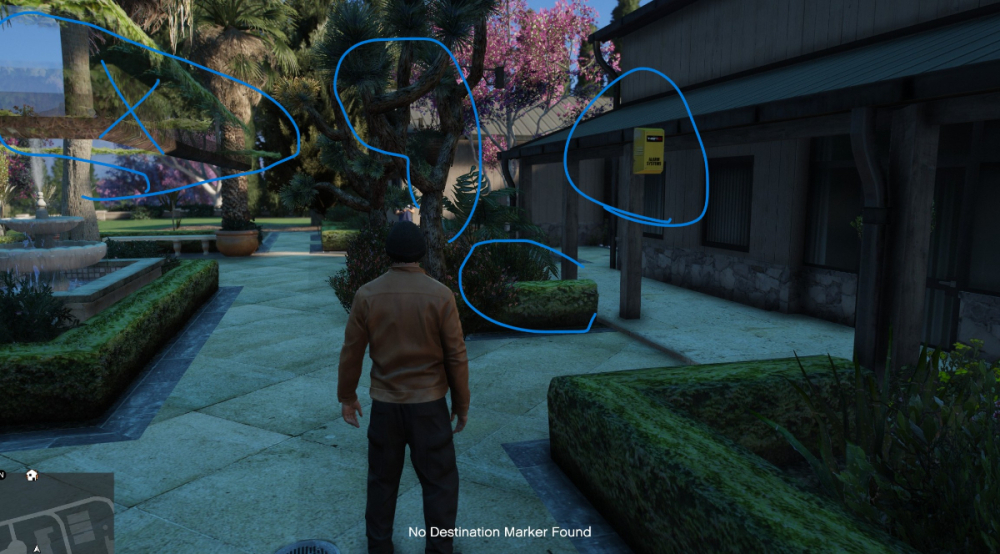Viewport: 1000px width, 554px height.
Task: Click the north compass indicator on the minimap
Action: [3, 475]
